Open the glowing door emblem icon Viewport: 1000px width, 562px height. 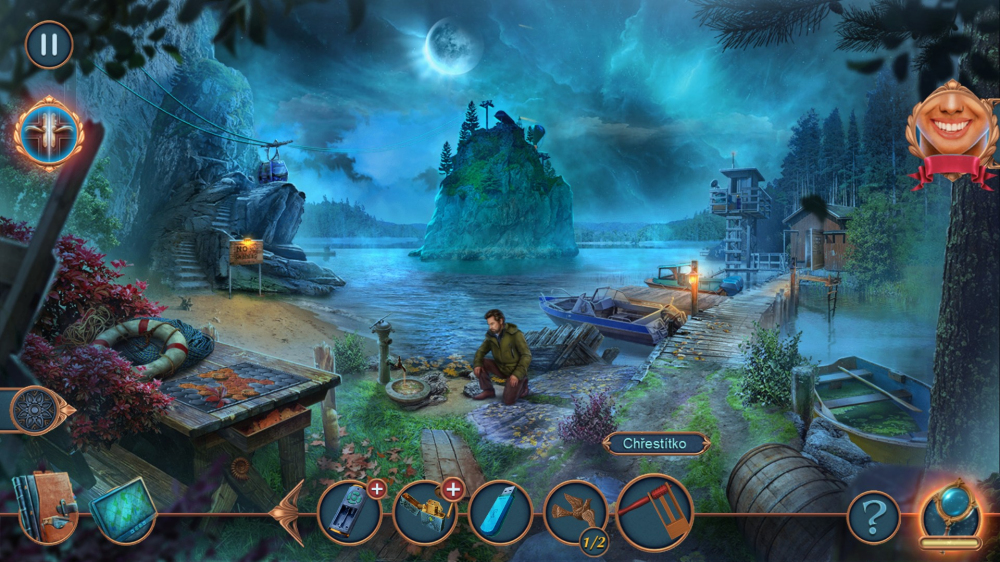(x=48, y=133)
